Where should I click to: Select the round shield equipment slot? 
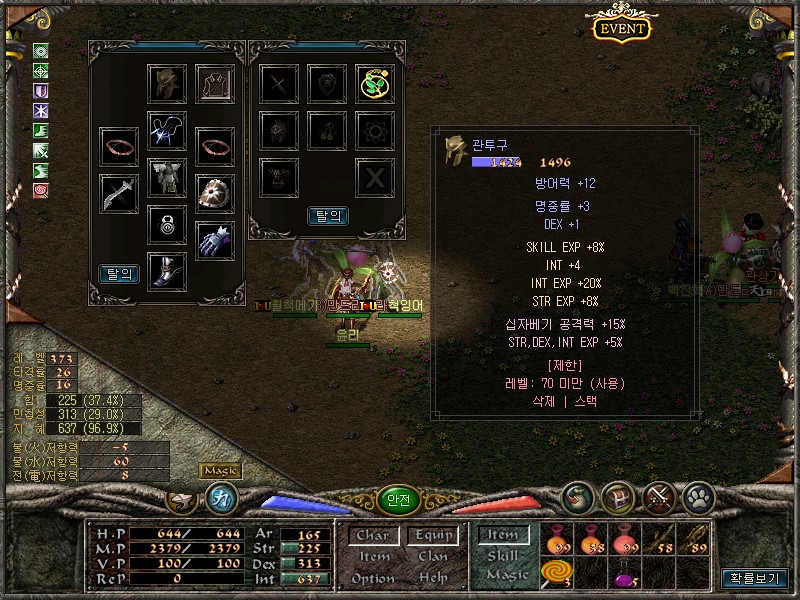point(214,192)
